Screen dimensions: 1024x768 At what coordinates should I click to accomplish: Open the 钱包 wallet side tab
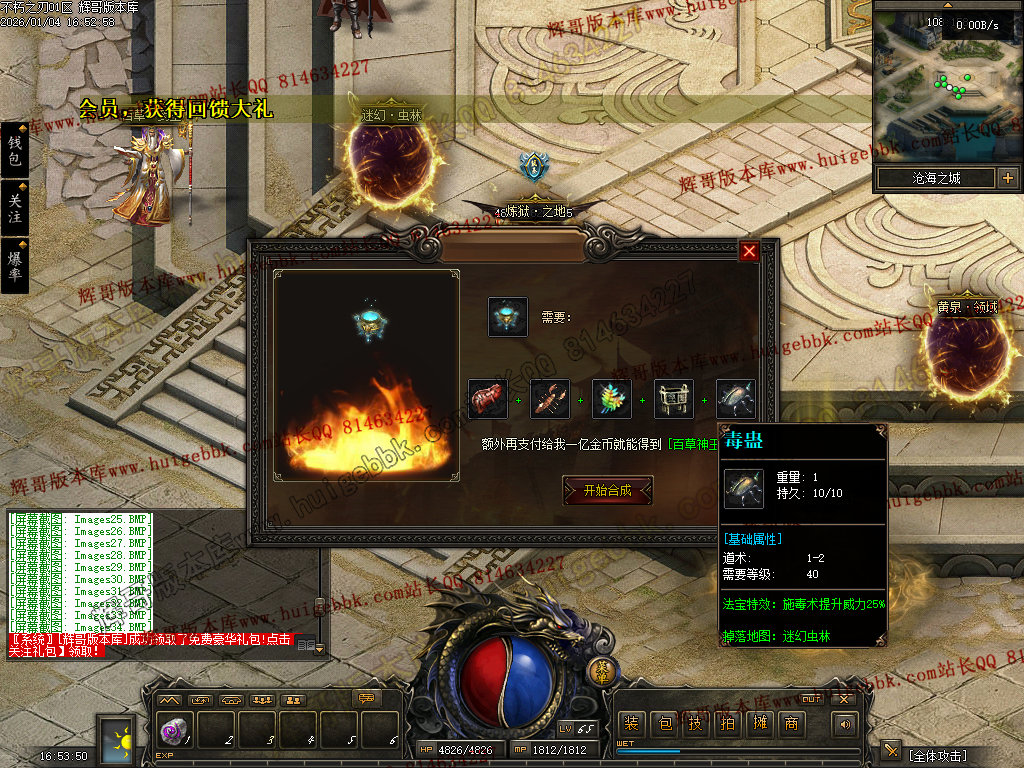pyautogui.click(x=15, y=151)
